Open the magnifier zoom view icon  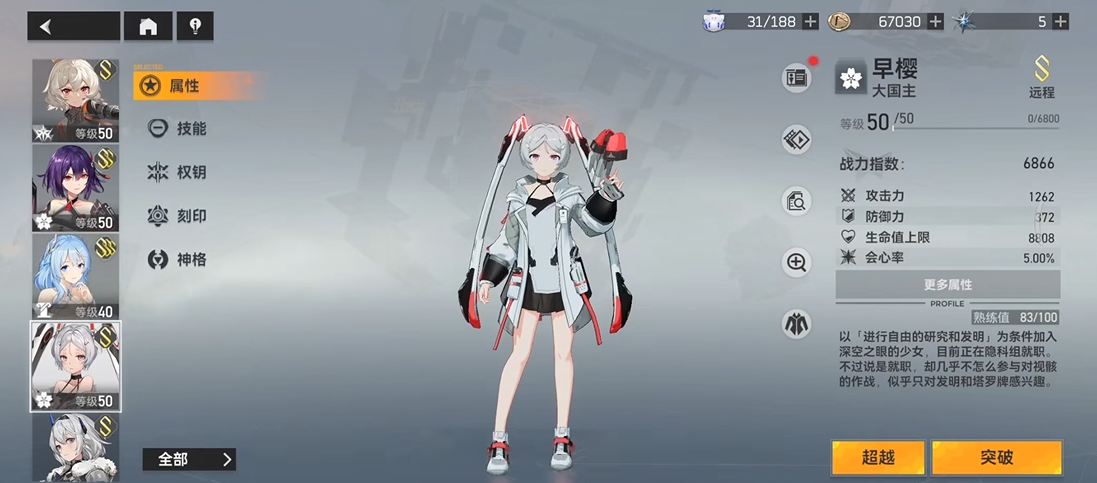(x=797, y=263)
